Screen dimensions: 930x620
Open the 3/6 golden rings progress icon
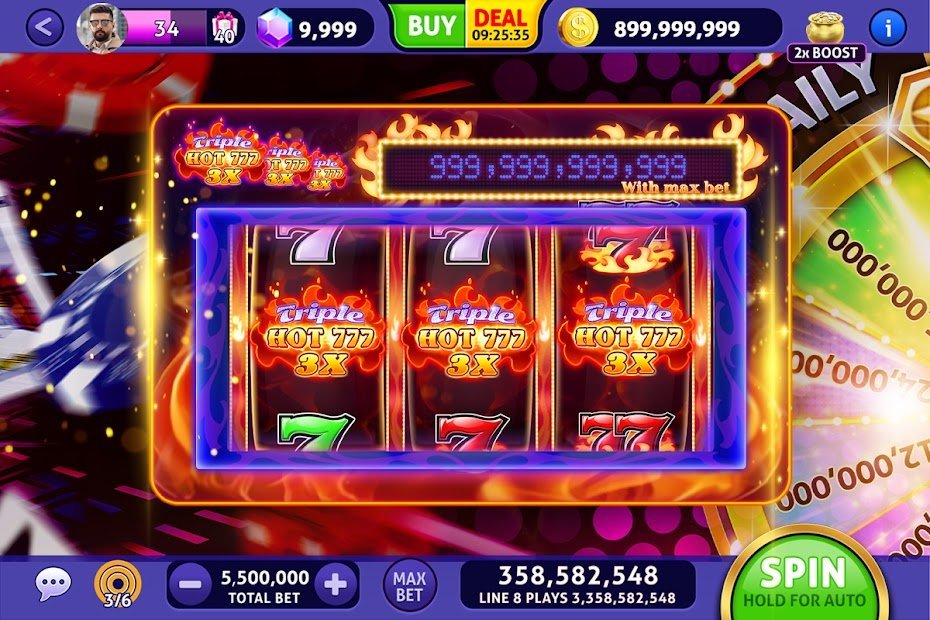[118, 584]
